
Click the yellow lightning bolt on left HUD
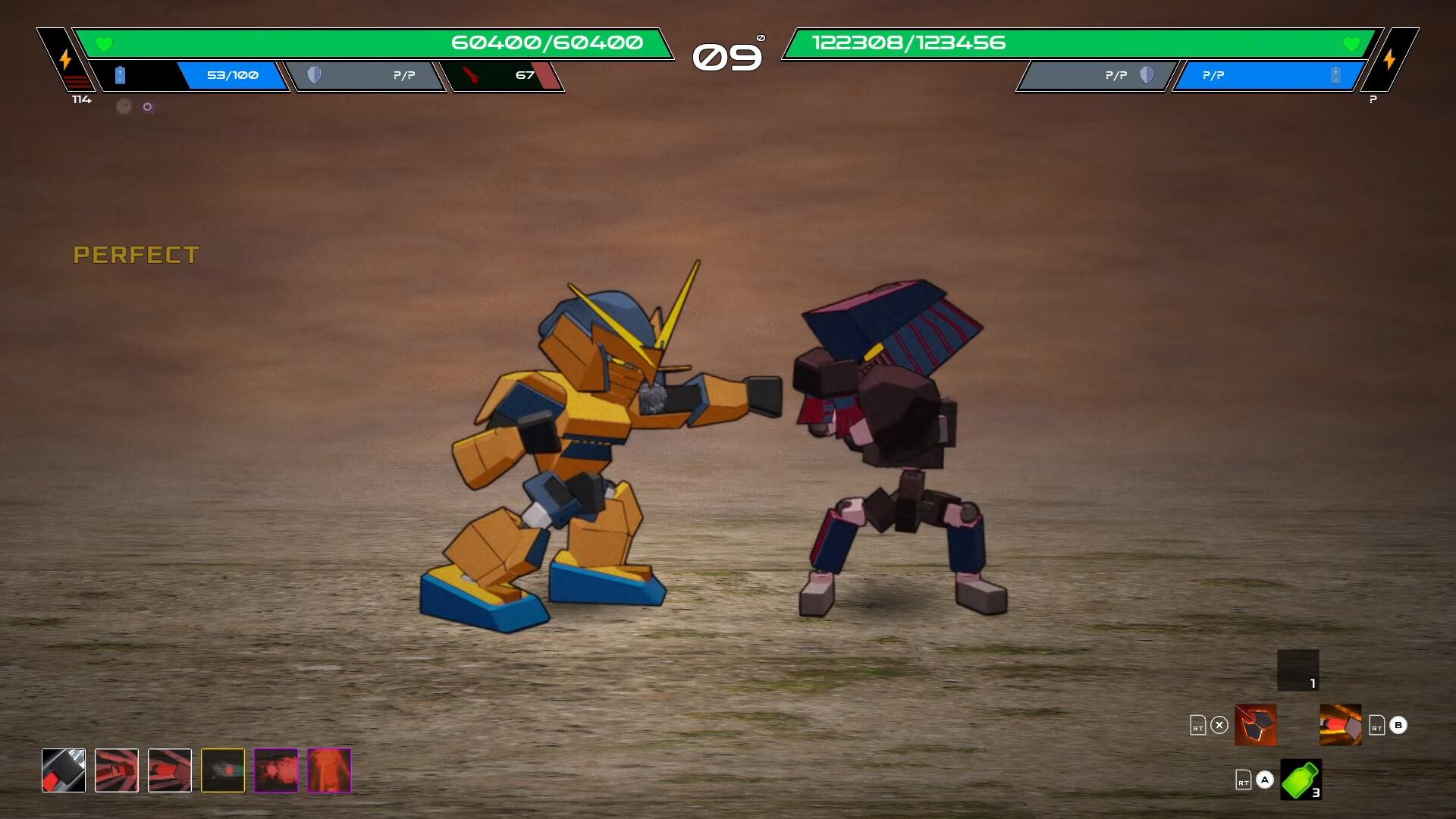tap(65, 57)
